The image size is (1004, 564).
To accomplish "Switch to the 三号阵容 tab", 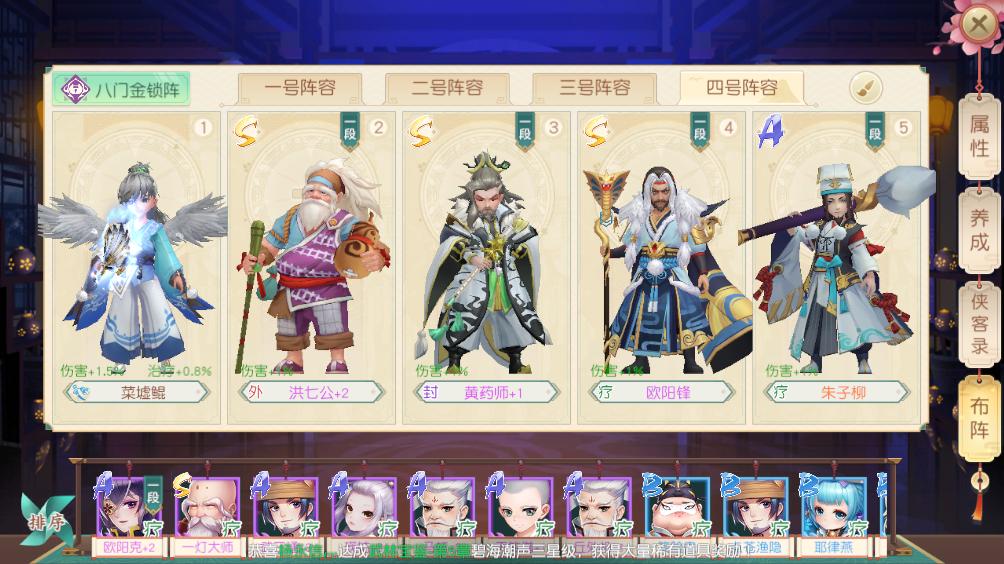I will pos(594,88).
